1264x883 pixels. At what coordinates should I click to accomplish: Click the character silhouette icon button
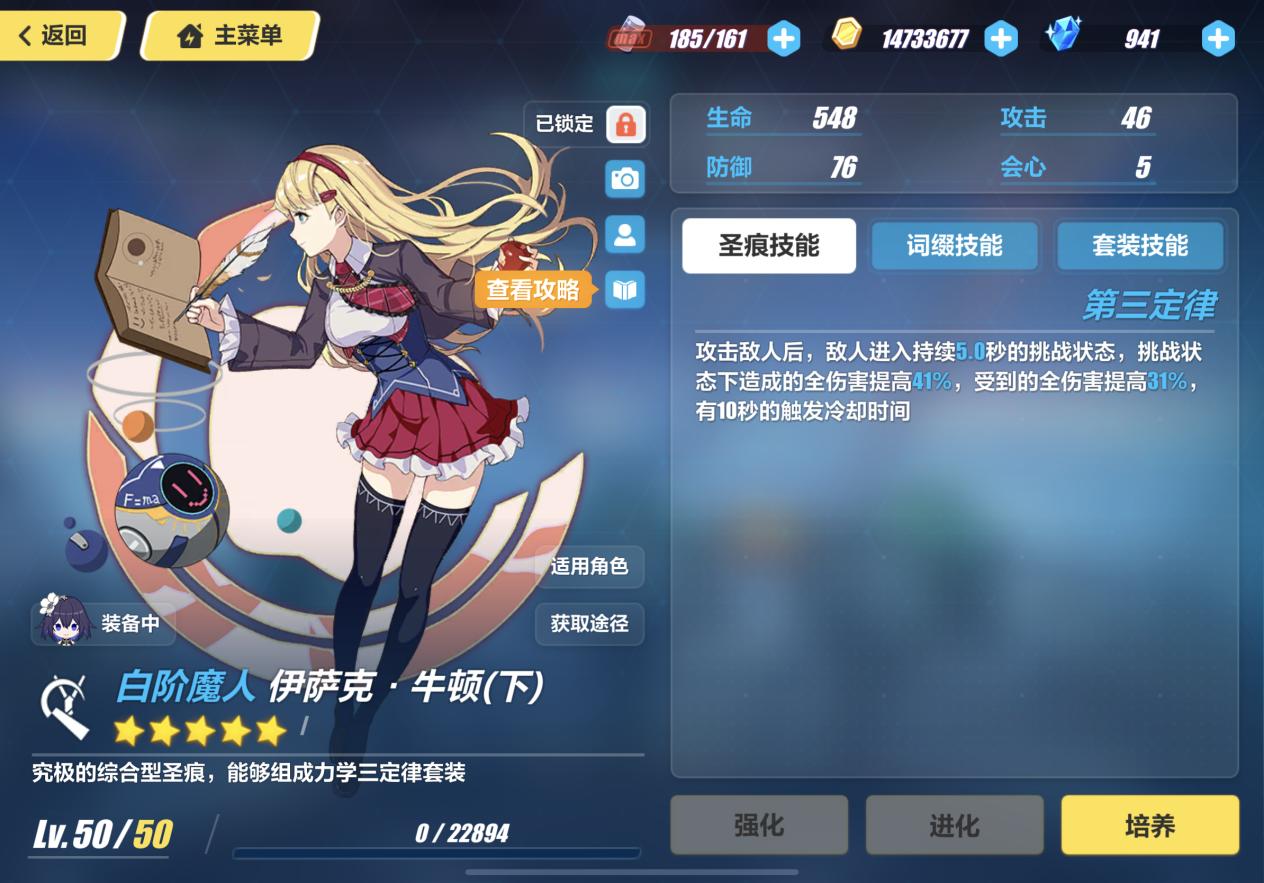tap(625, 235)
